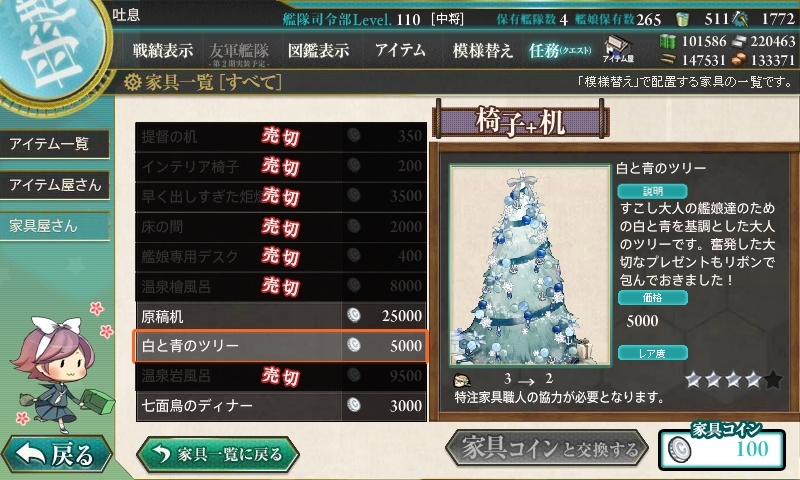Select the 原稿机 furniture row

pos(281,315)
